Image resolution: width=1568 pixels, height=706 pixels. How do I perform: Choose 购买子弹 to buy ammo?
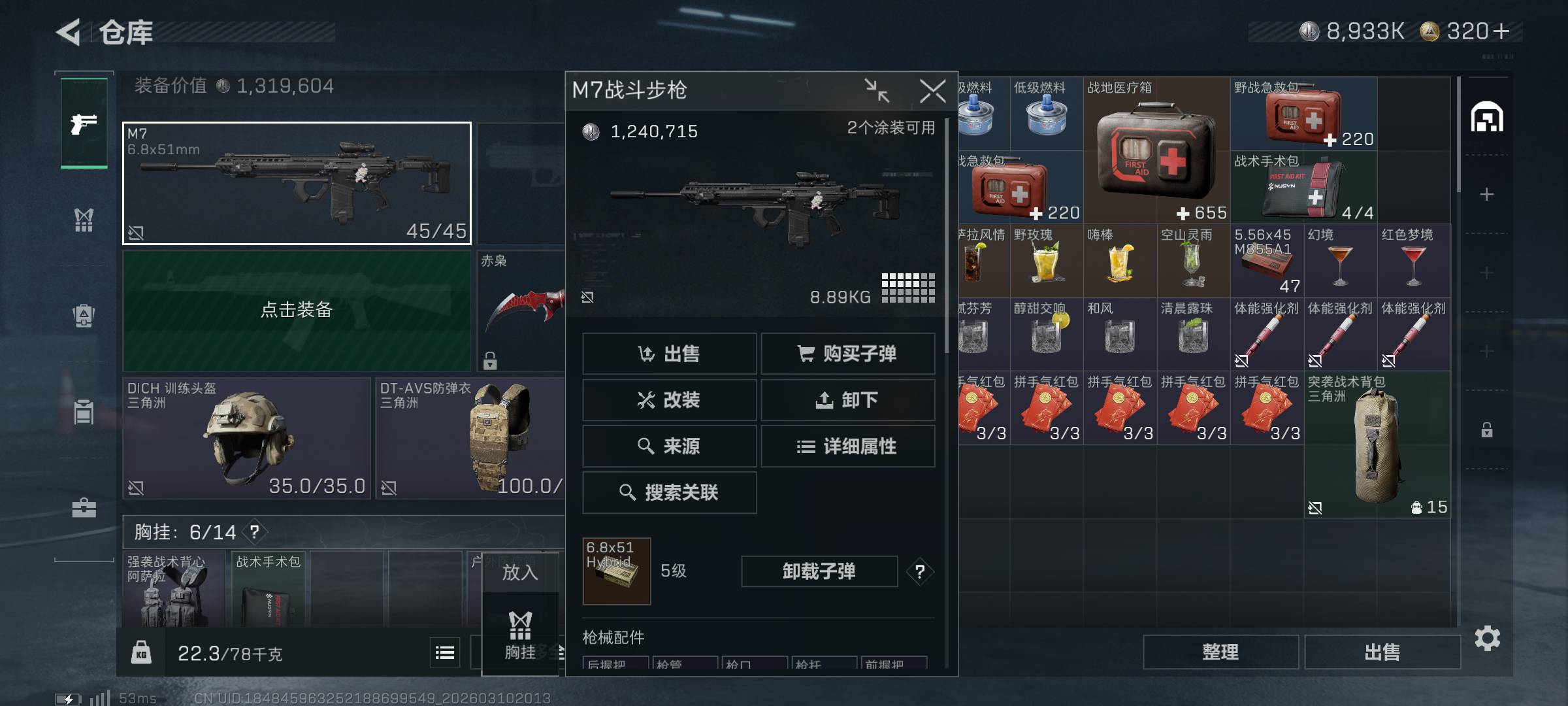pos(847,354)
